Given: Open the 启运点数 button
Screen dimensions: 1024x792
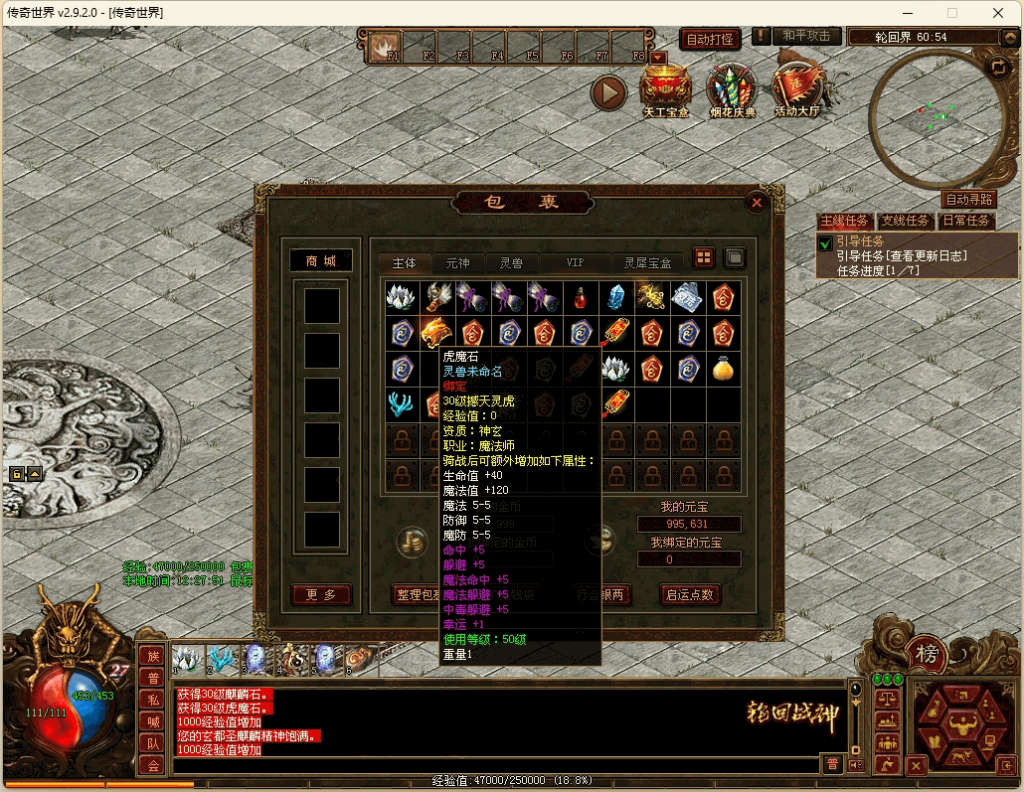Looking at the screenshot, I should tap(690, 594).
